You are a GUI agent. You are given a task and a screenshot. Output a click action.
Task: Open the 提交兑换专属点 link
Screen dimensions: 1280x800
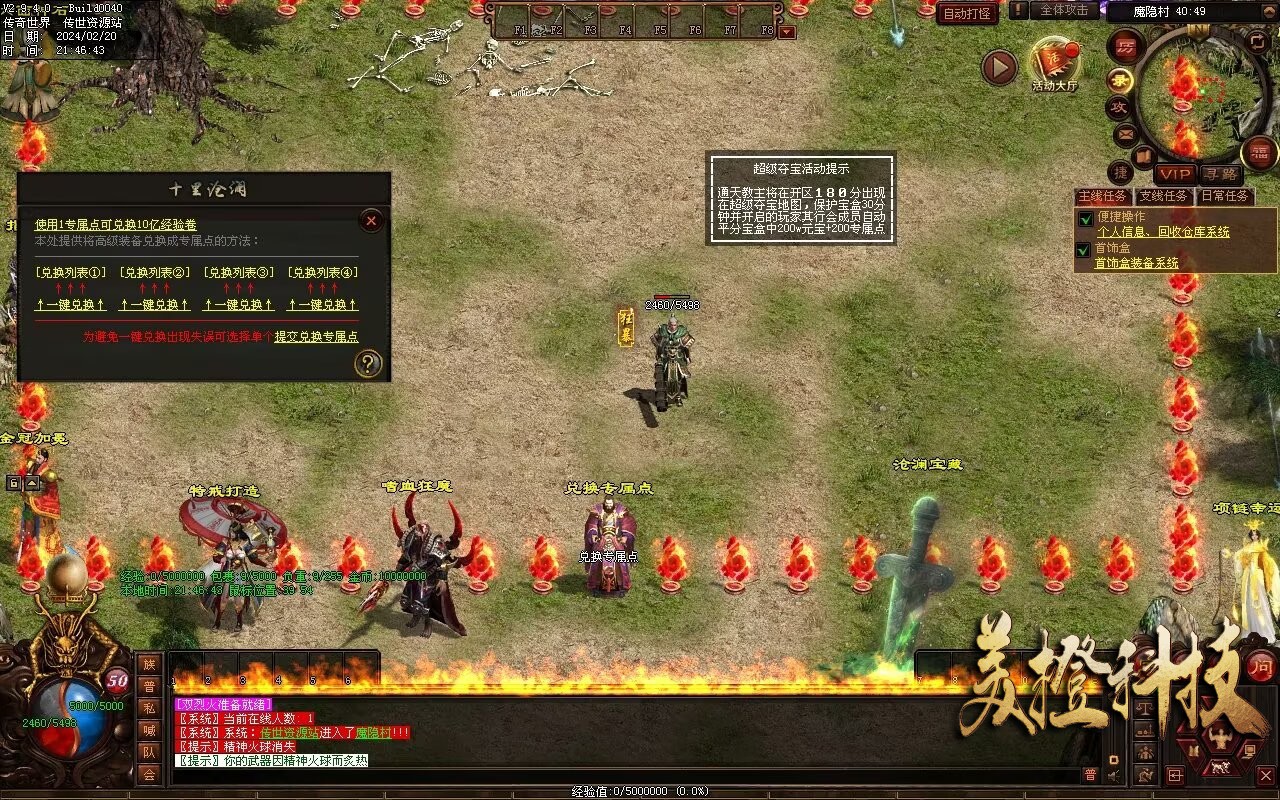coord(316,337)
